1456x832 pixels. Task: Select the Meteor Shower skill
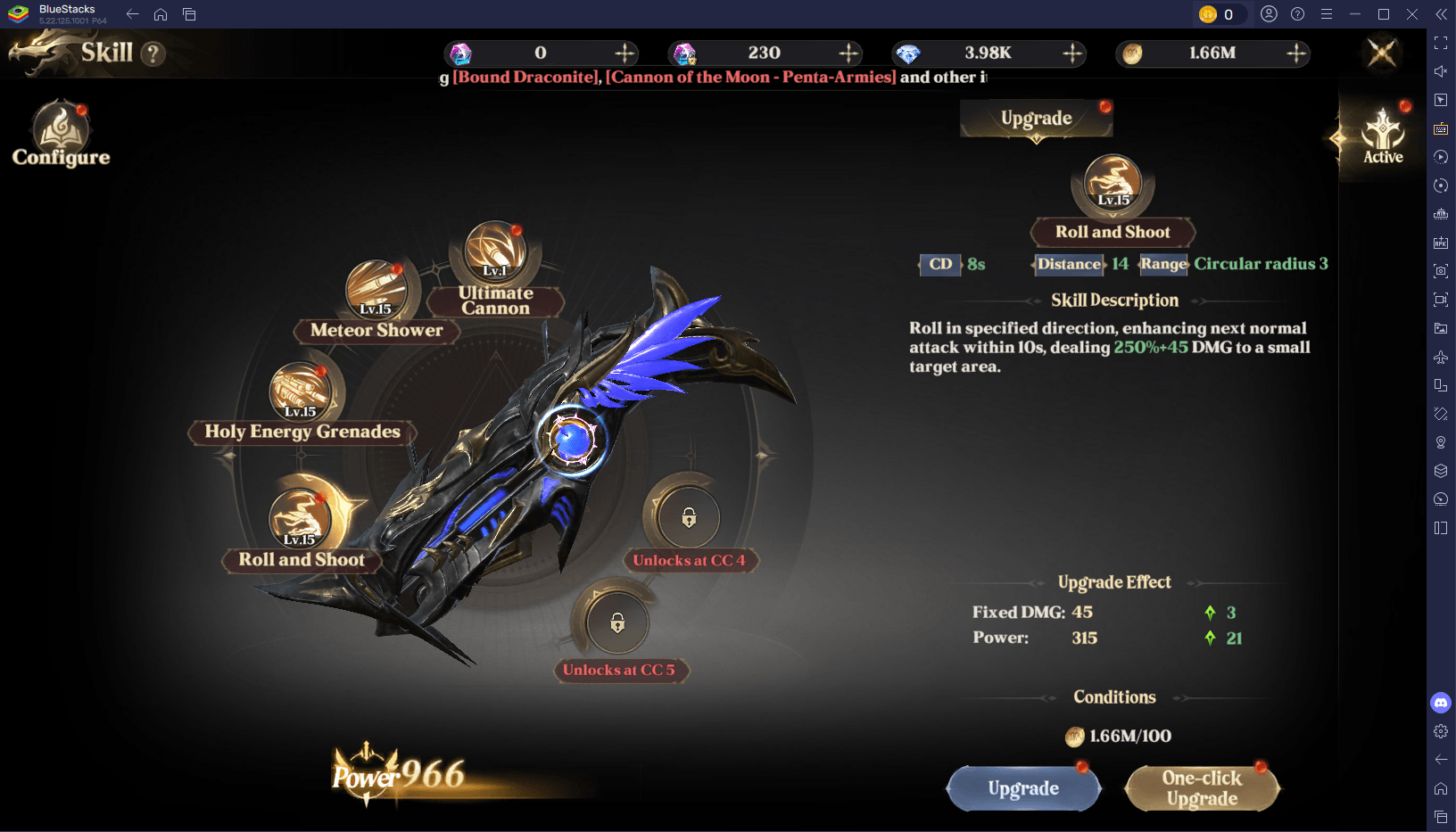376,291
